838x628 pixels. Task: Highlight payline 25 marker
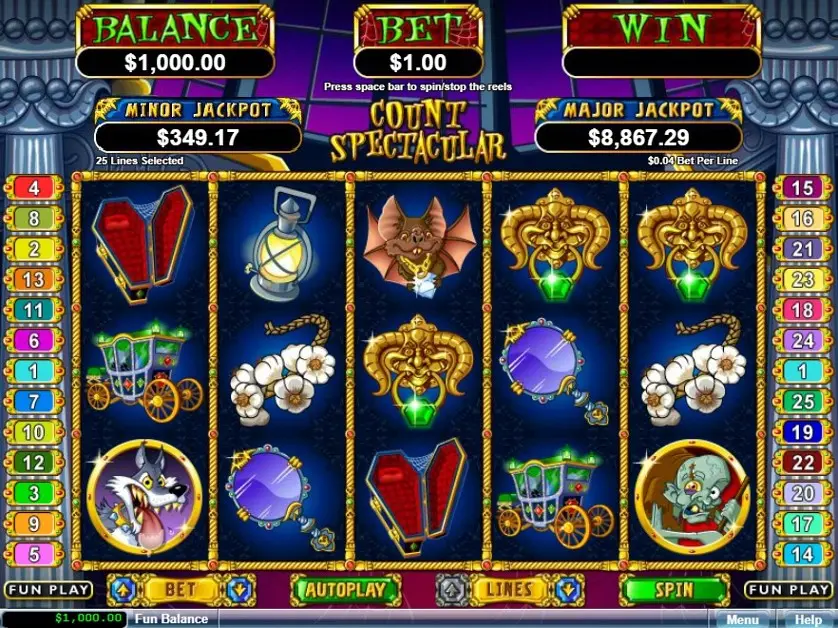point(802,403)
